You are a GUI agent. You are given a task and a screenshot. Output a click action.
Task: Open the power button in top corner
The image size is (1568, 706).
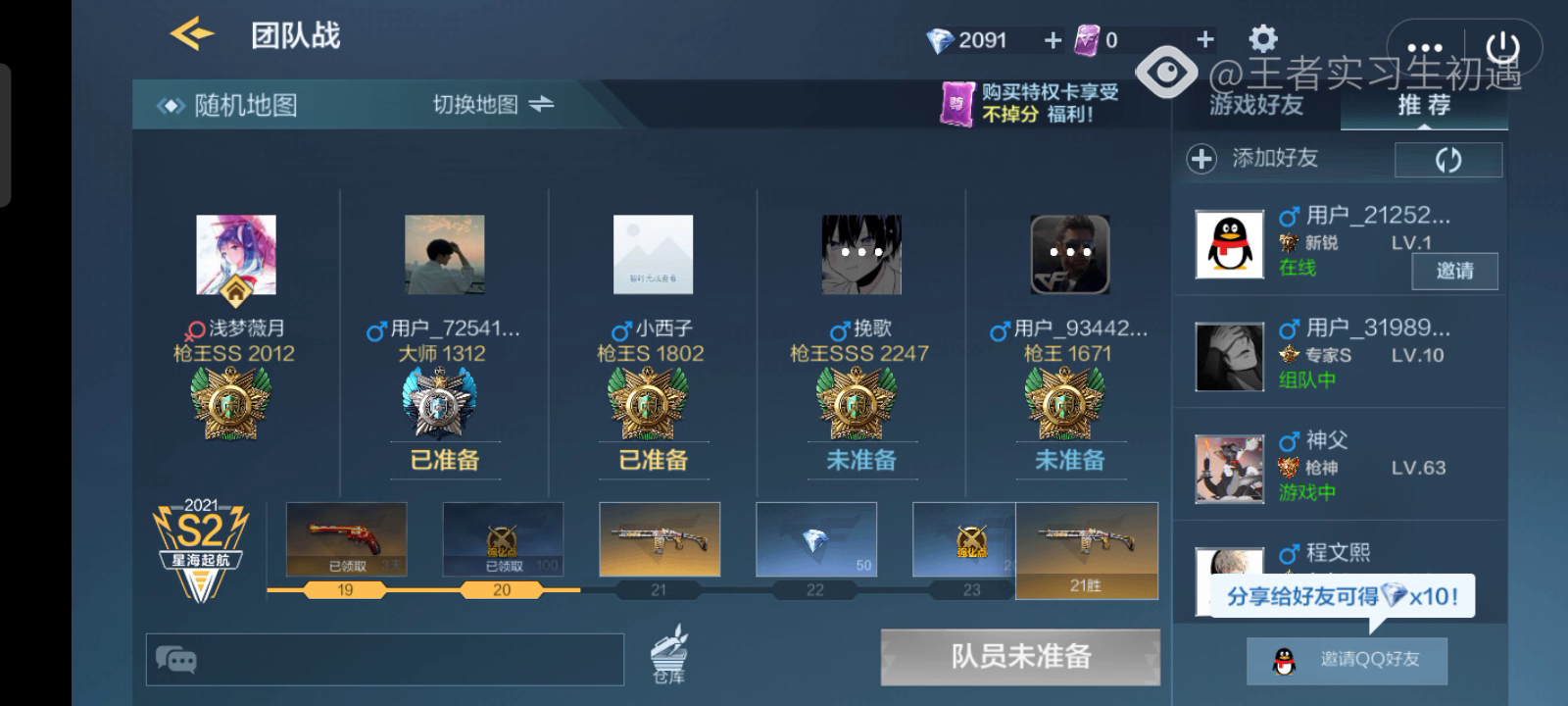pos(1502,47)
